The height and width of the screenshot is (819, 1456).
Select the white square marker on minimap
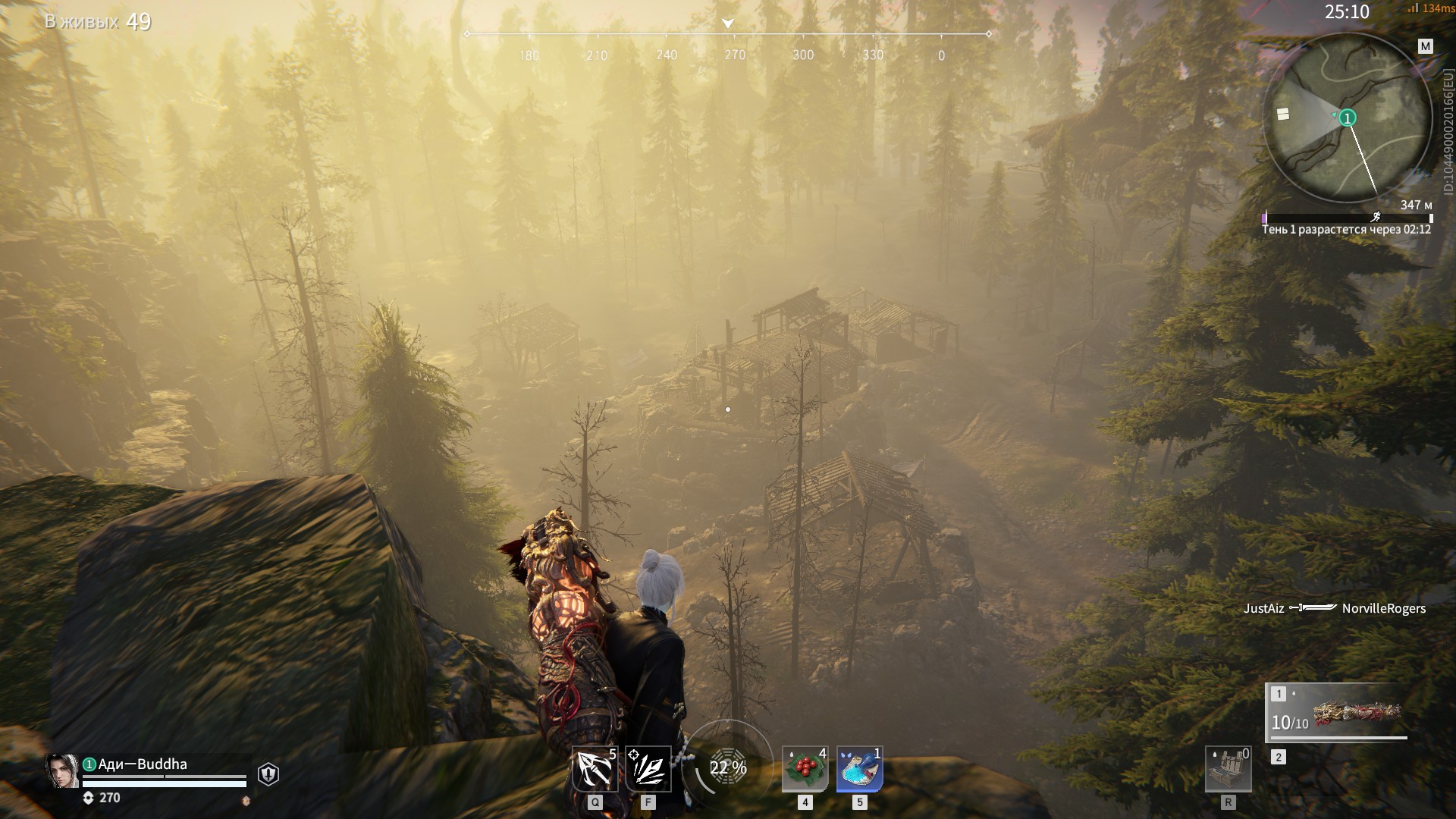click(x=1283, y=114)
